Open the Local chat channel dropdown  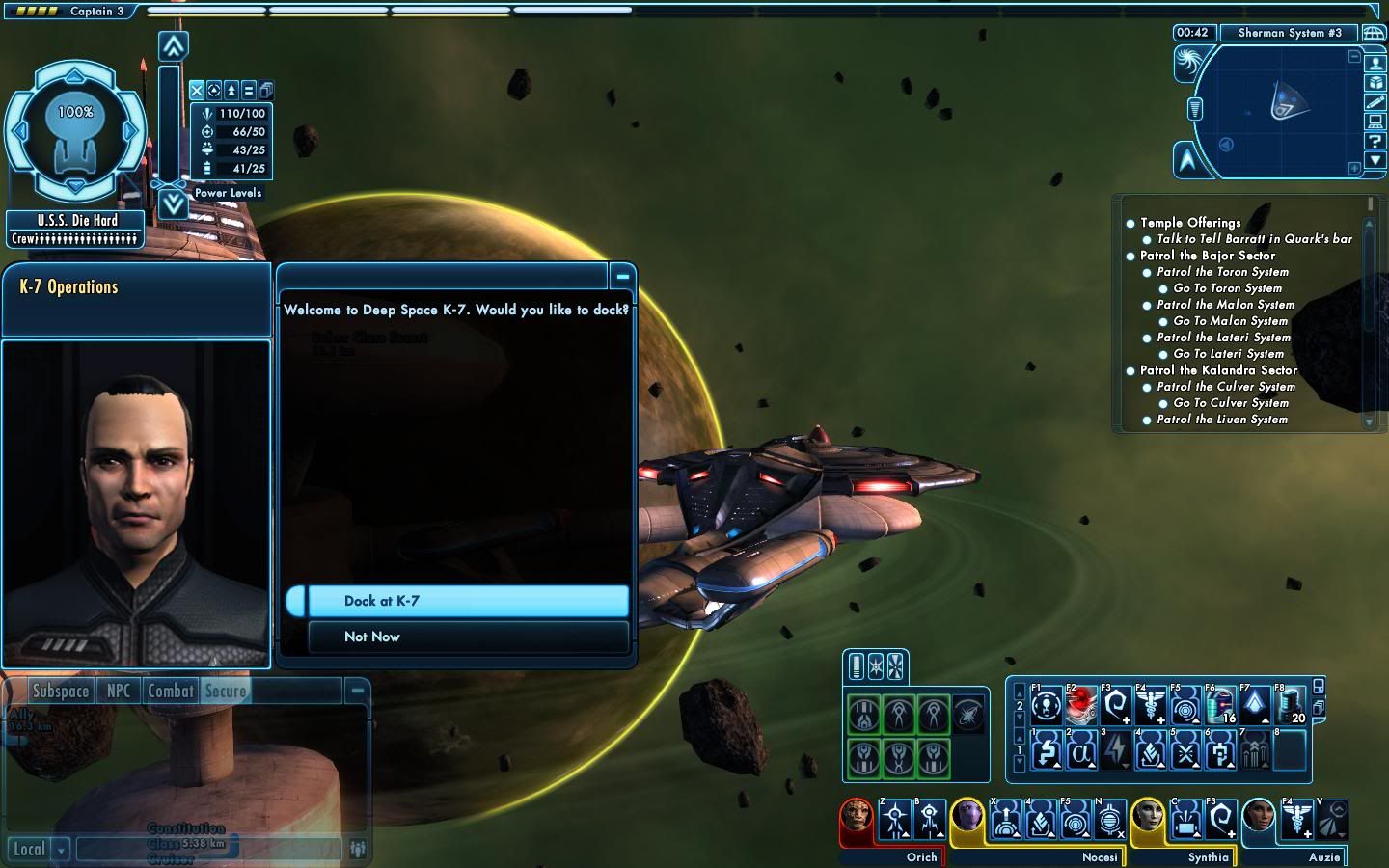tap(61, 850)
